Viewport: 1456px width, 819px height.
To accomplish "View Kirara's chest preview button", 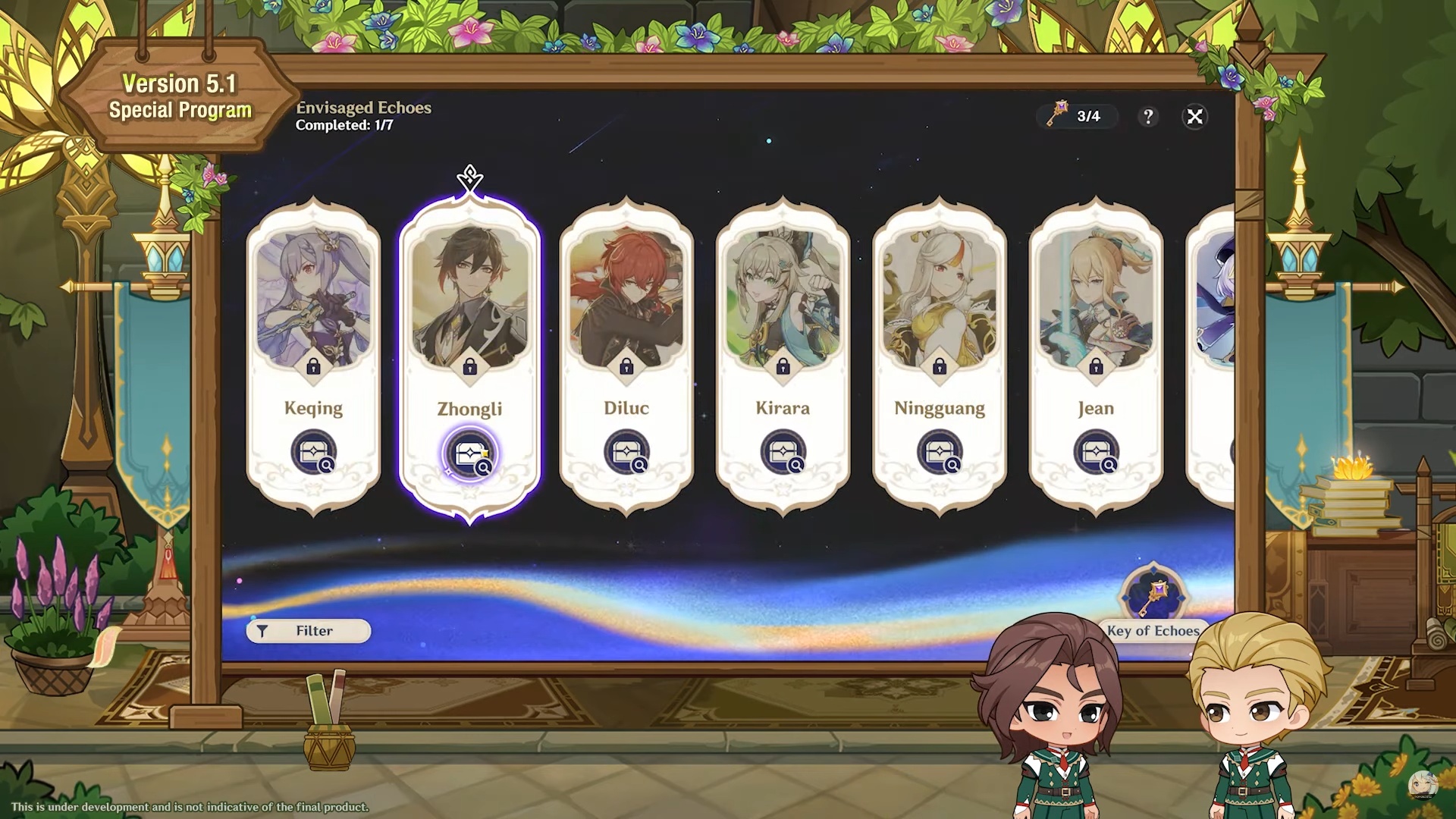I will [783, 453].
